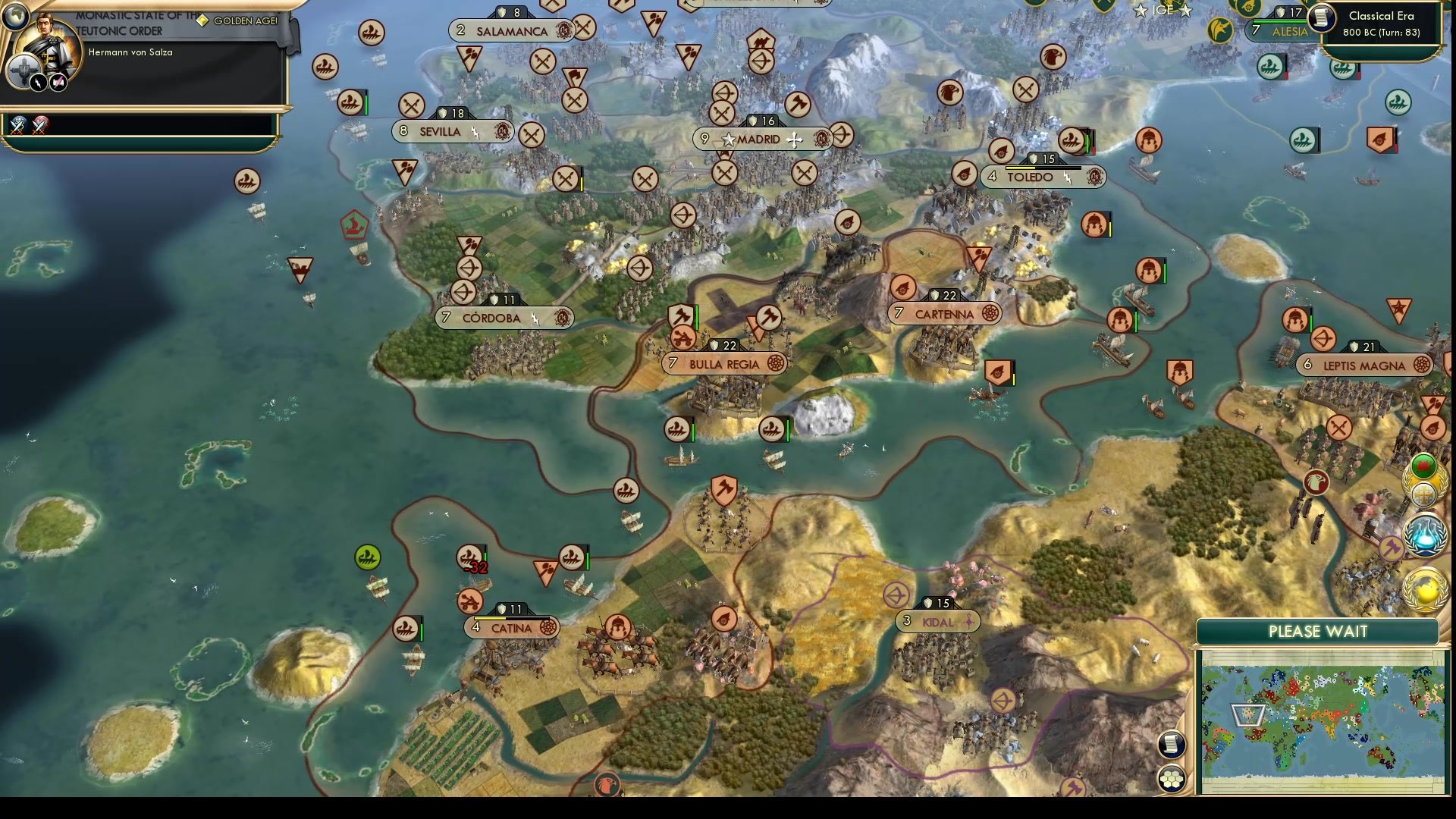Open the notification log scroll icon
Image resolution: width=1456 pixels, height=819 pixels.
1173,745
